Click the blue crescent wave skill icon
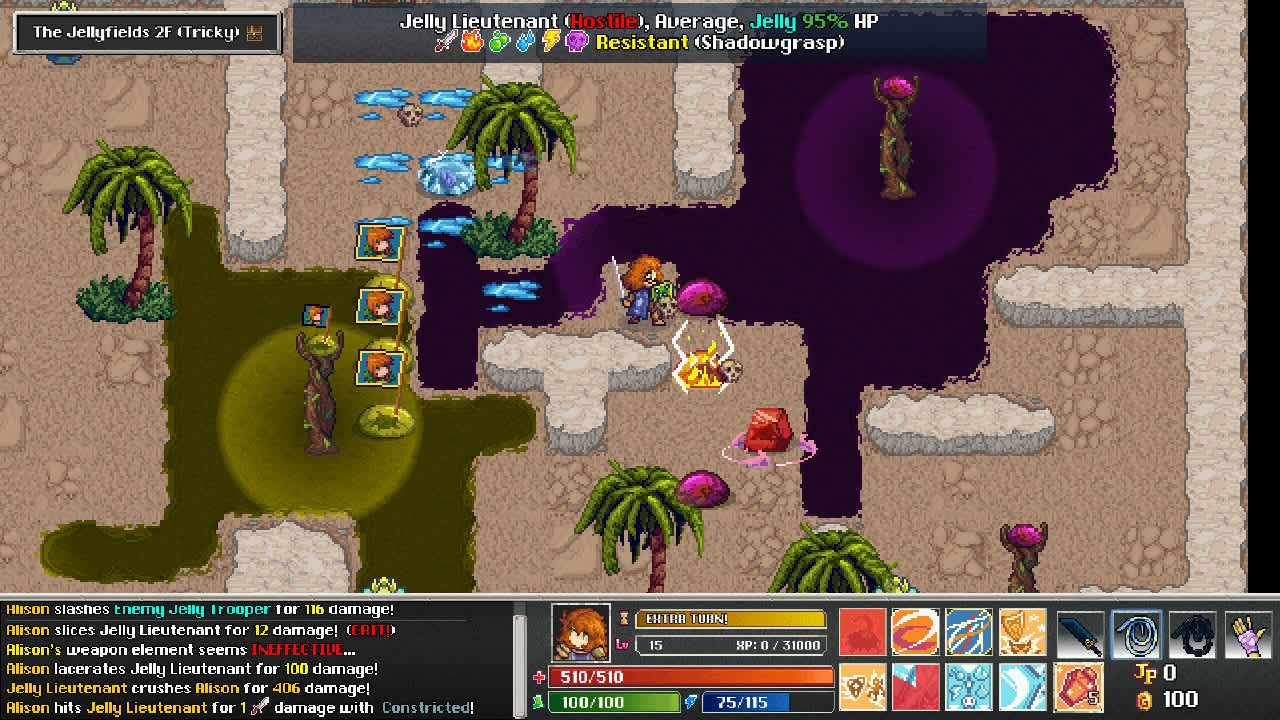Screen dimensions: 1280x720 [1024, 686]
